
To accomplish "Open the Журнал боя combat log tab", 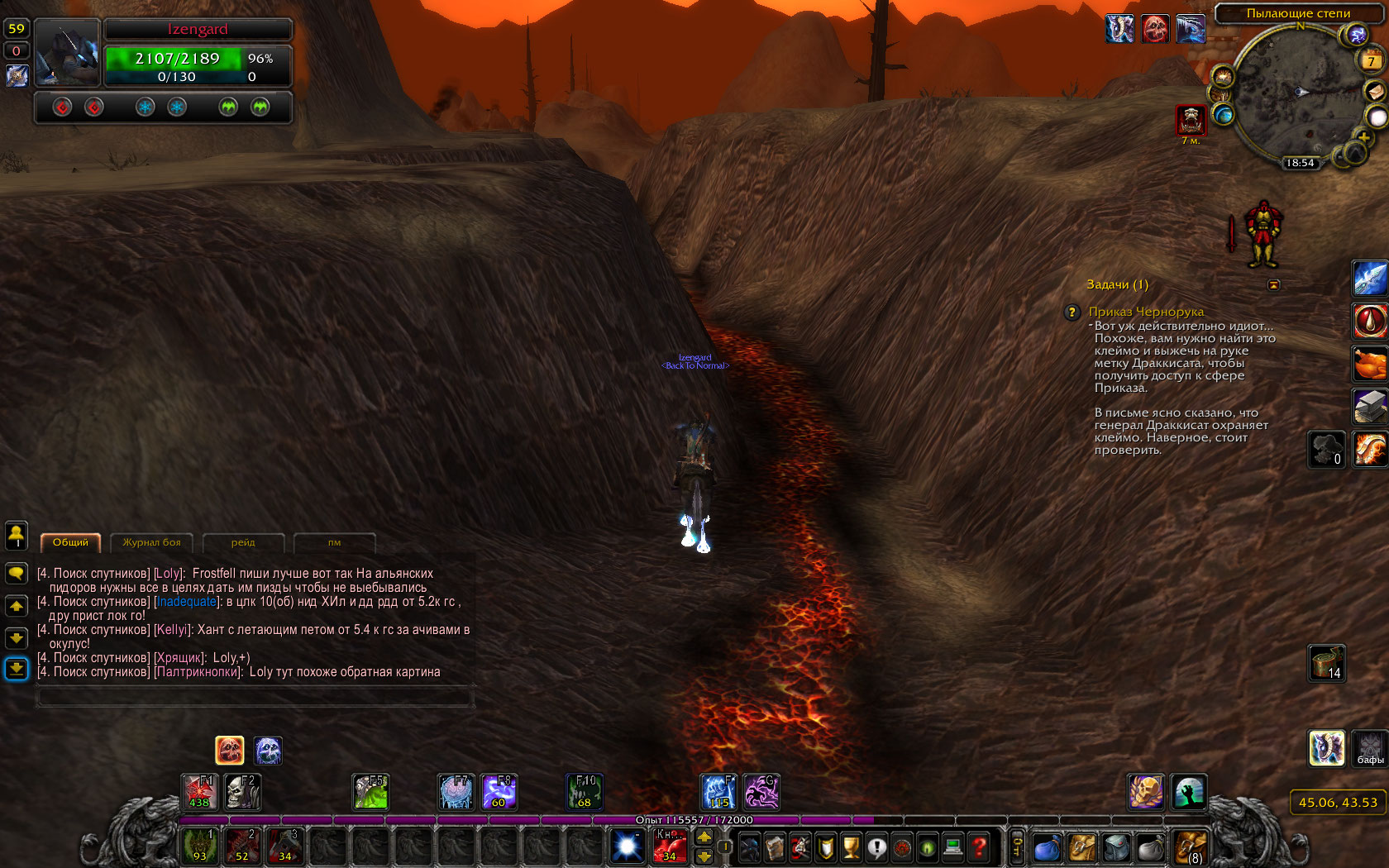I will pos(151,542).
